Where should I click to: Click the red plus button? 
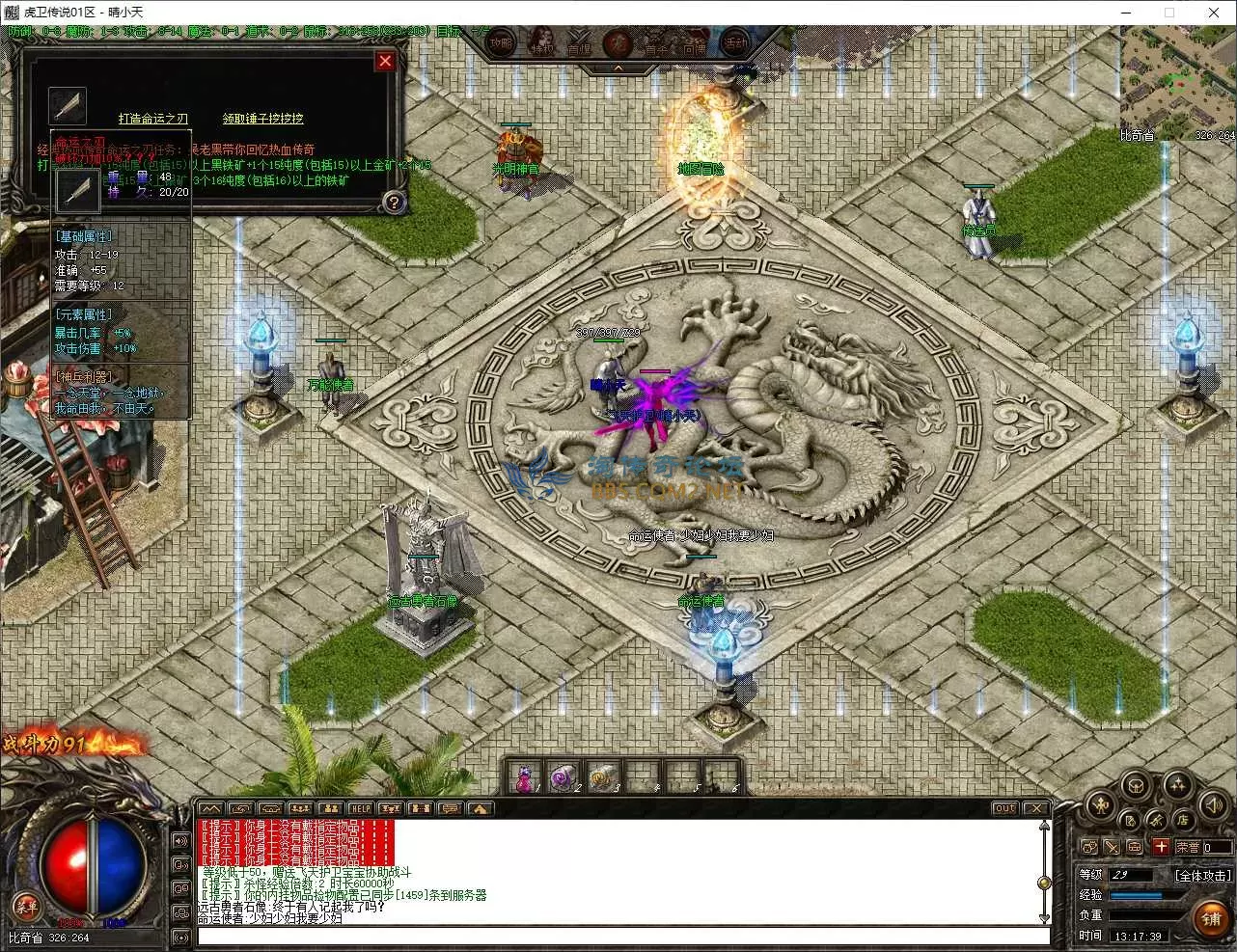pyautogui.click(x=1161, y=847)
